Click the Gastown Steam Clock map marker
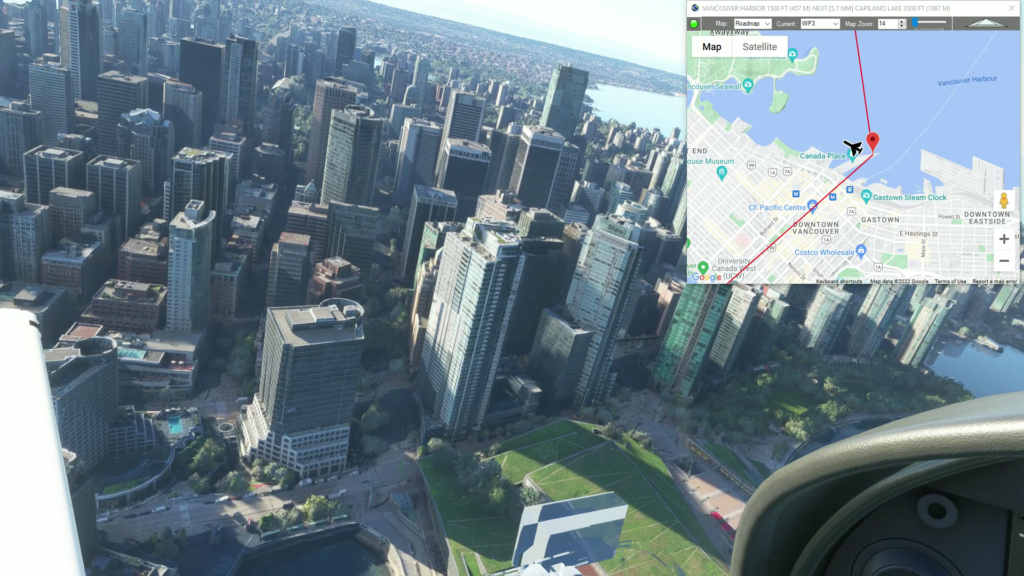 (x=866, y=197)
